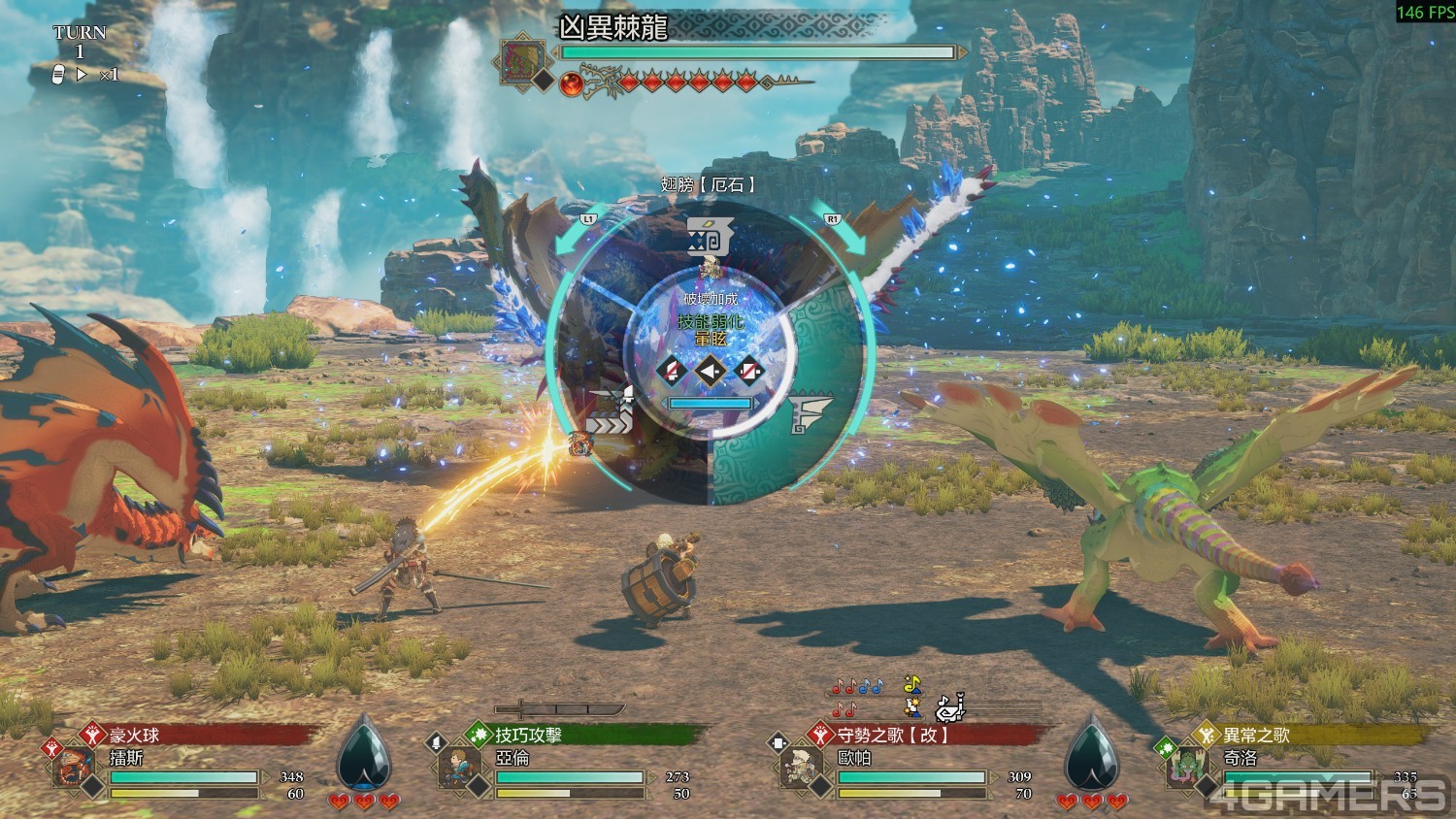Activate the 守勢之歌【改】 skill label

click(893, 735)
